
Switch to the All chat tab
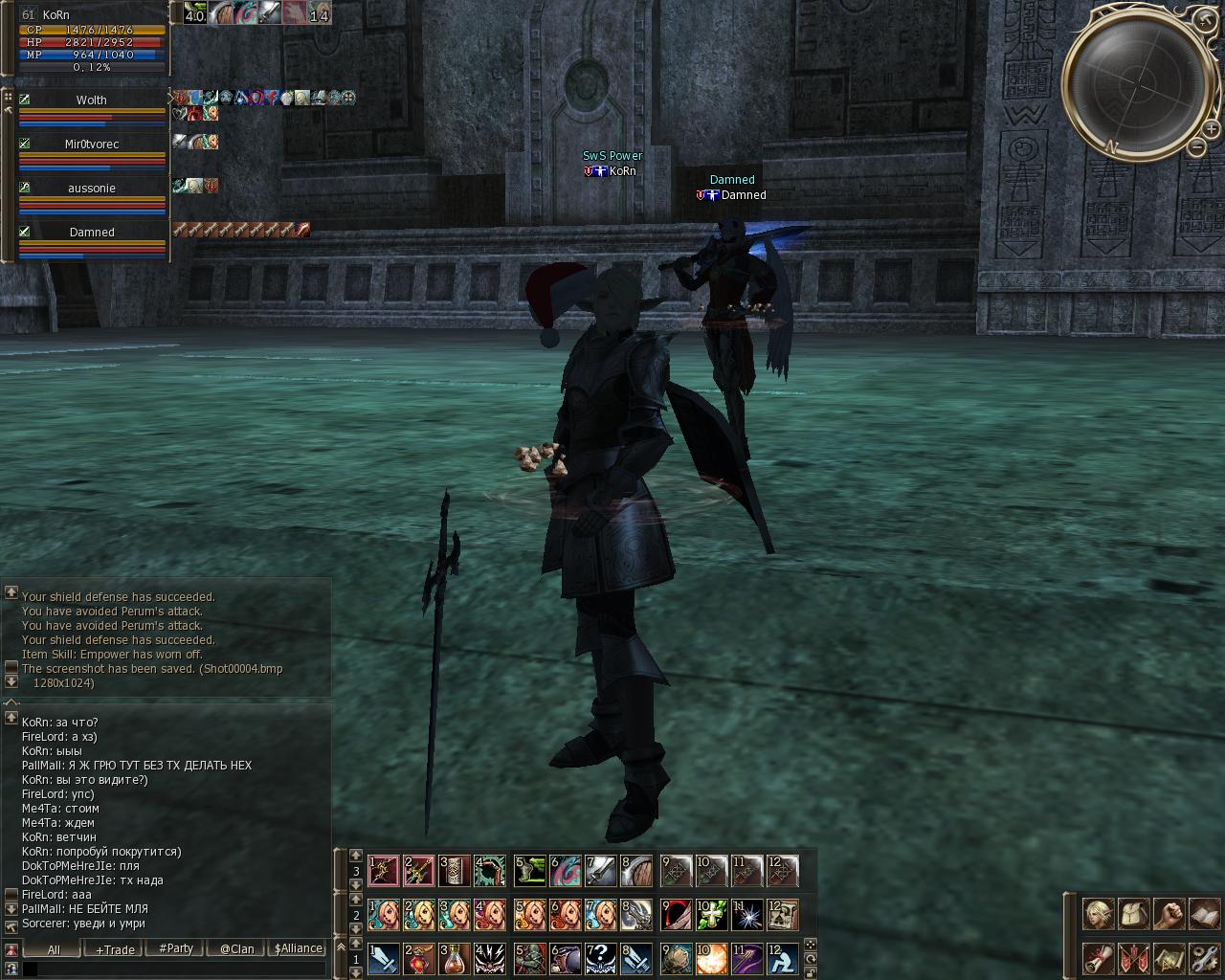tap(54, 949)
